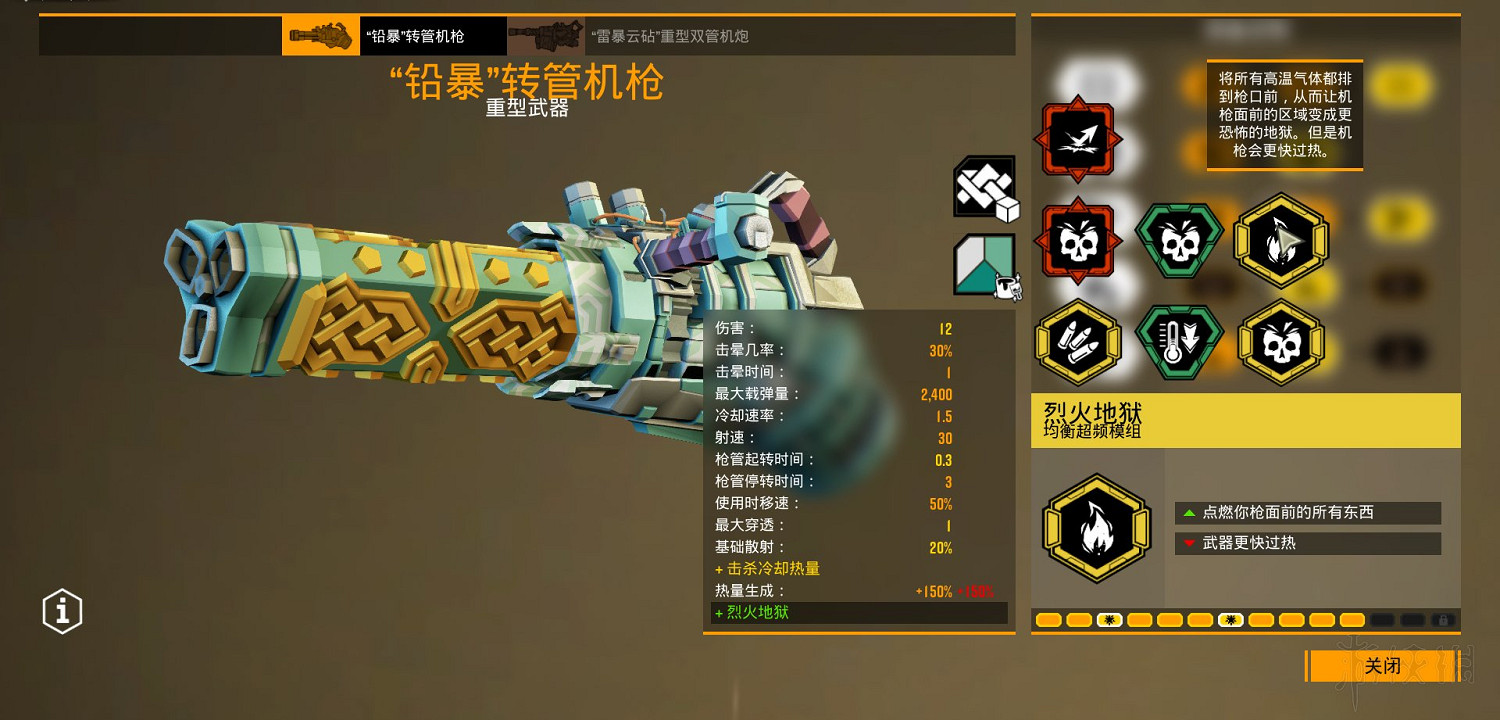The width and height of the screenshot is (1500, 720).
Task: Open the weapon framework customization icon
Action: tap(983, 188)
